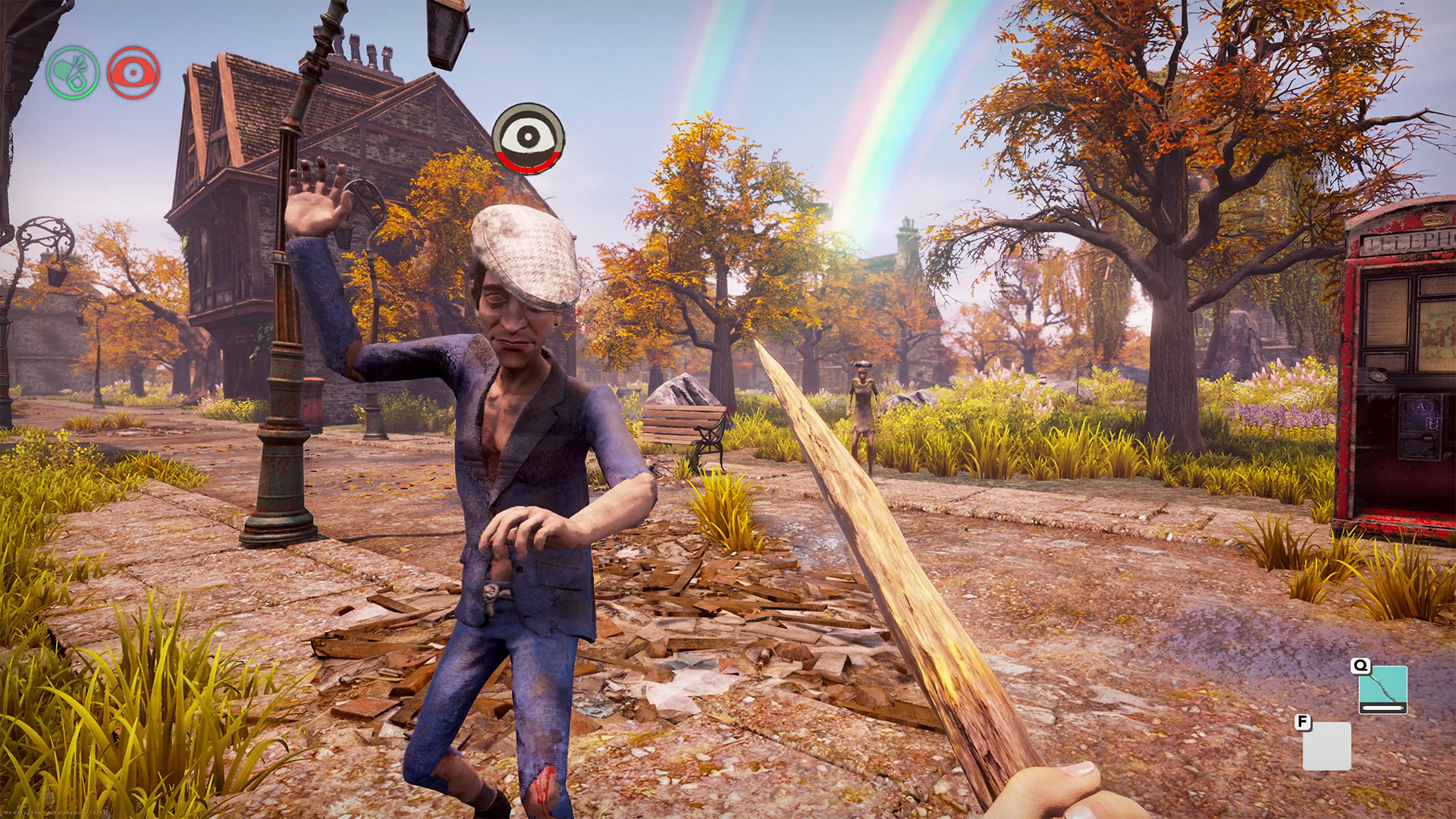Click the Q hotkey label on the weapon slot
The width and height of the screenshot is (1456, 819).
click(x=1361, y=667)
